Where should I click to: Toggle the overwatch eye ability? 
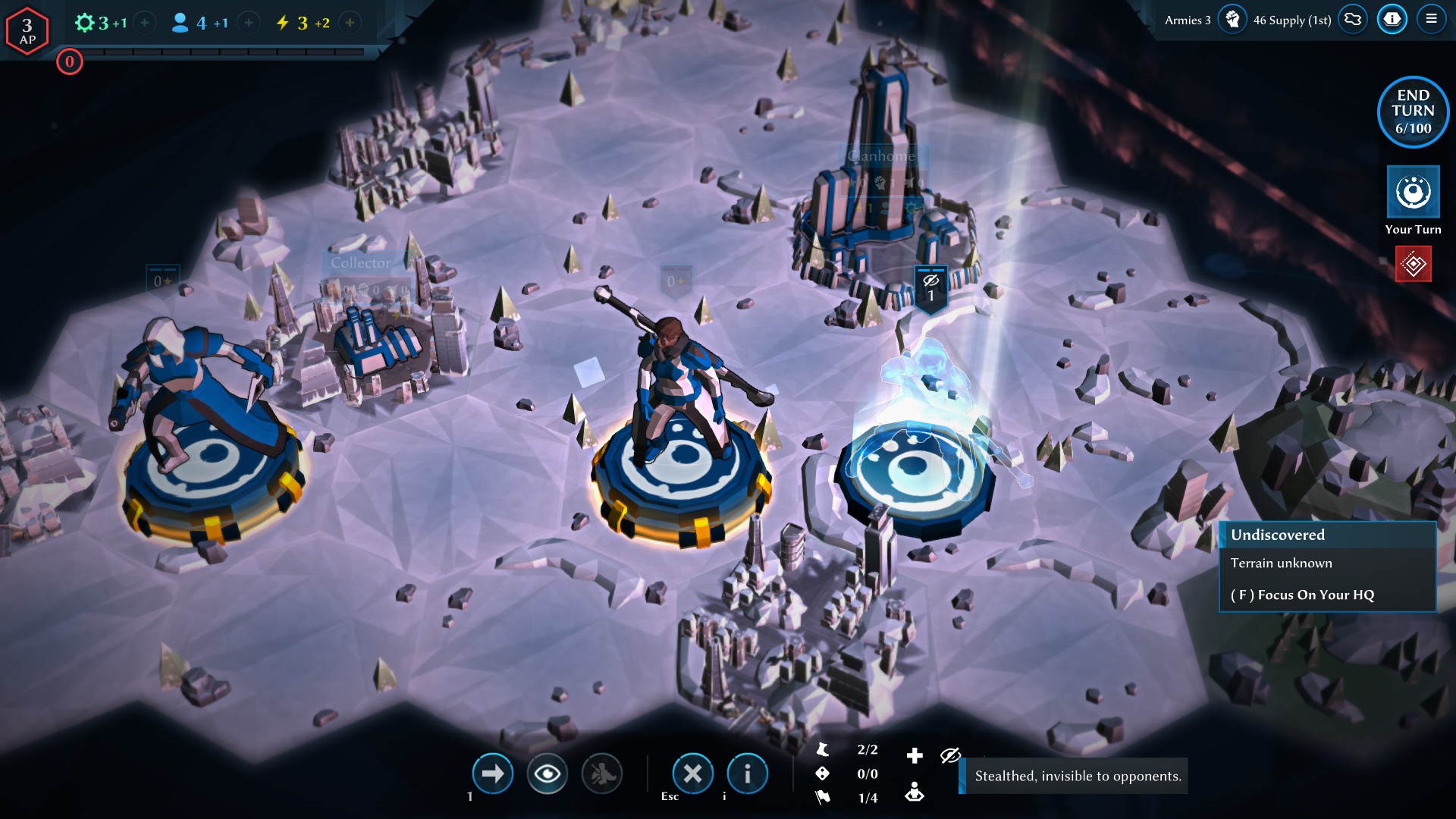click(548, 773)
